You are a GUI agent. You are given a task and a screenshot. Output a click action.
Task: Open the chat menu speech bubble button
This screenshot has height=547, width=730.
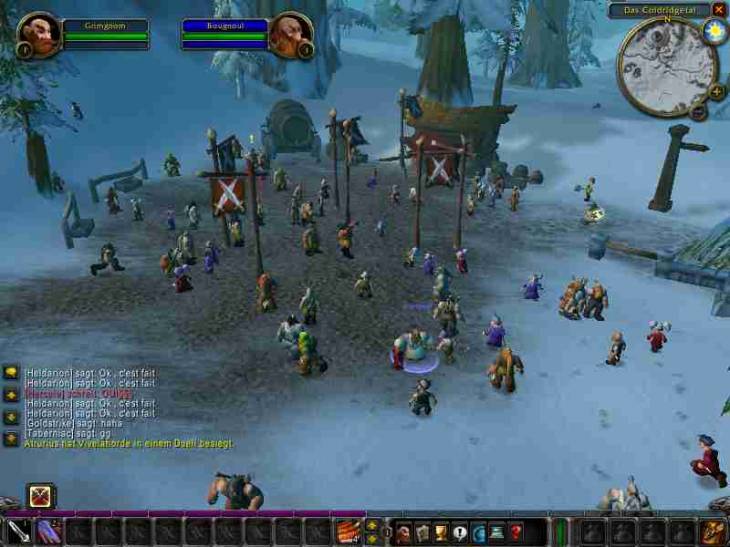(11, 372)
